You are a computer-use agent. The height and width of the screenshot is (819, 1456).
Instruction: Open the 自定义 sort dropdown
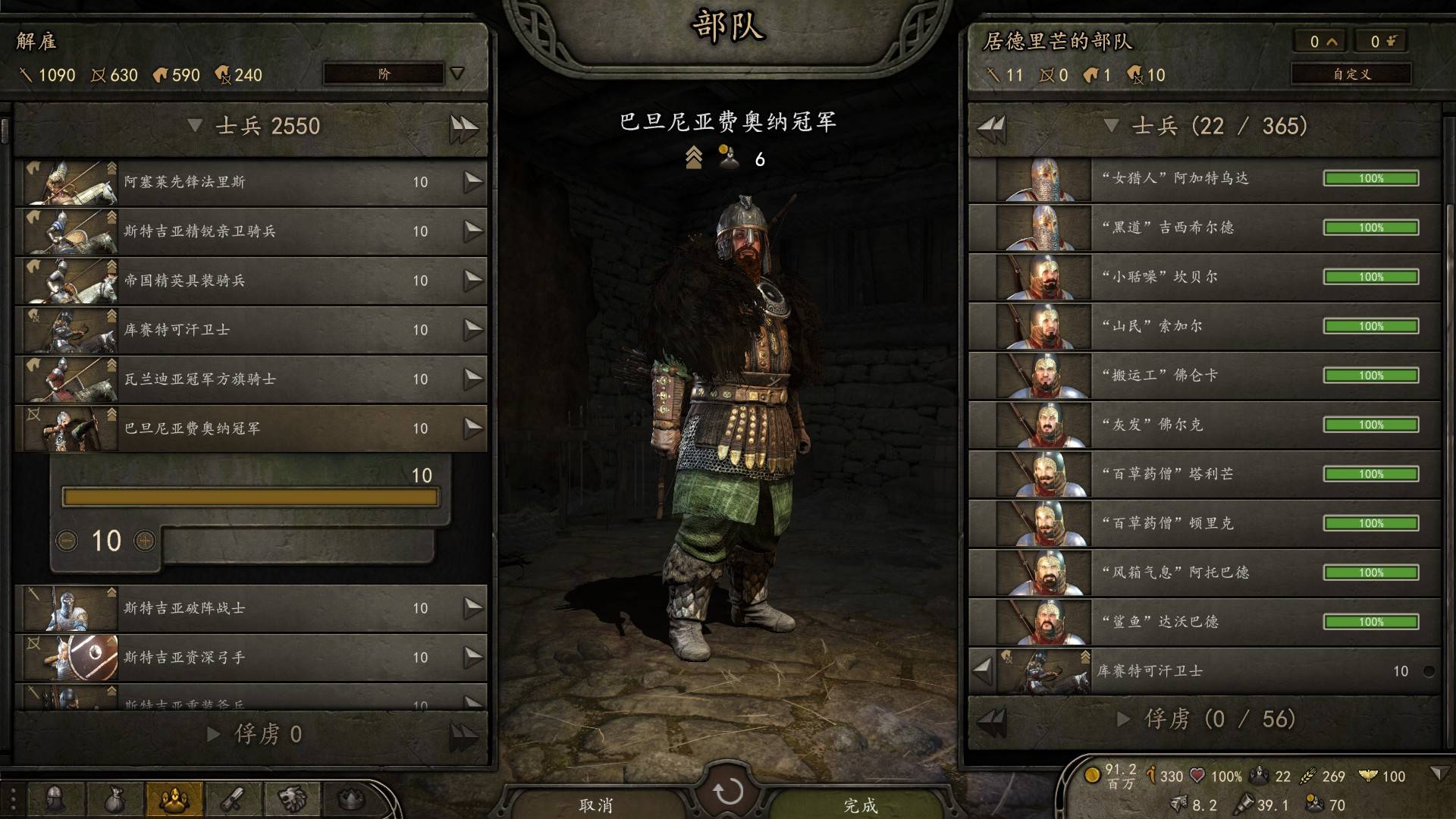click(1351, 74)
